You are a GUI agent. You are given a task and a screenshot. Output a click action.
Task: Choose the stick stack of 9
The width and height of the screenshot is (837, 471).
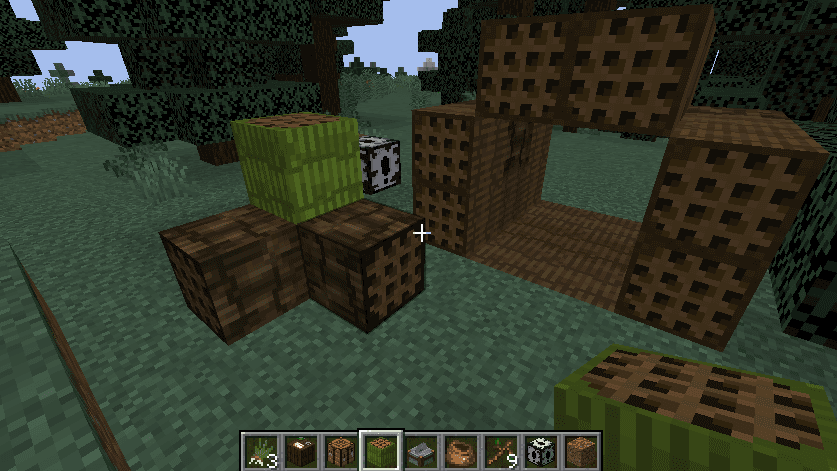500,451
